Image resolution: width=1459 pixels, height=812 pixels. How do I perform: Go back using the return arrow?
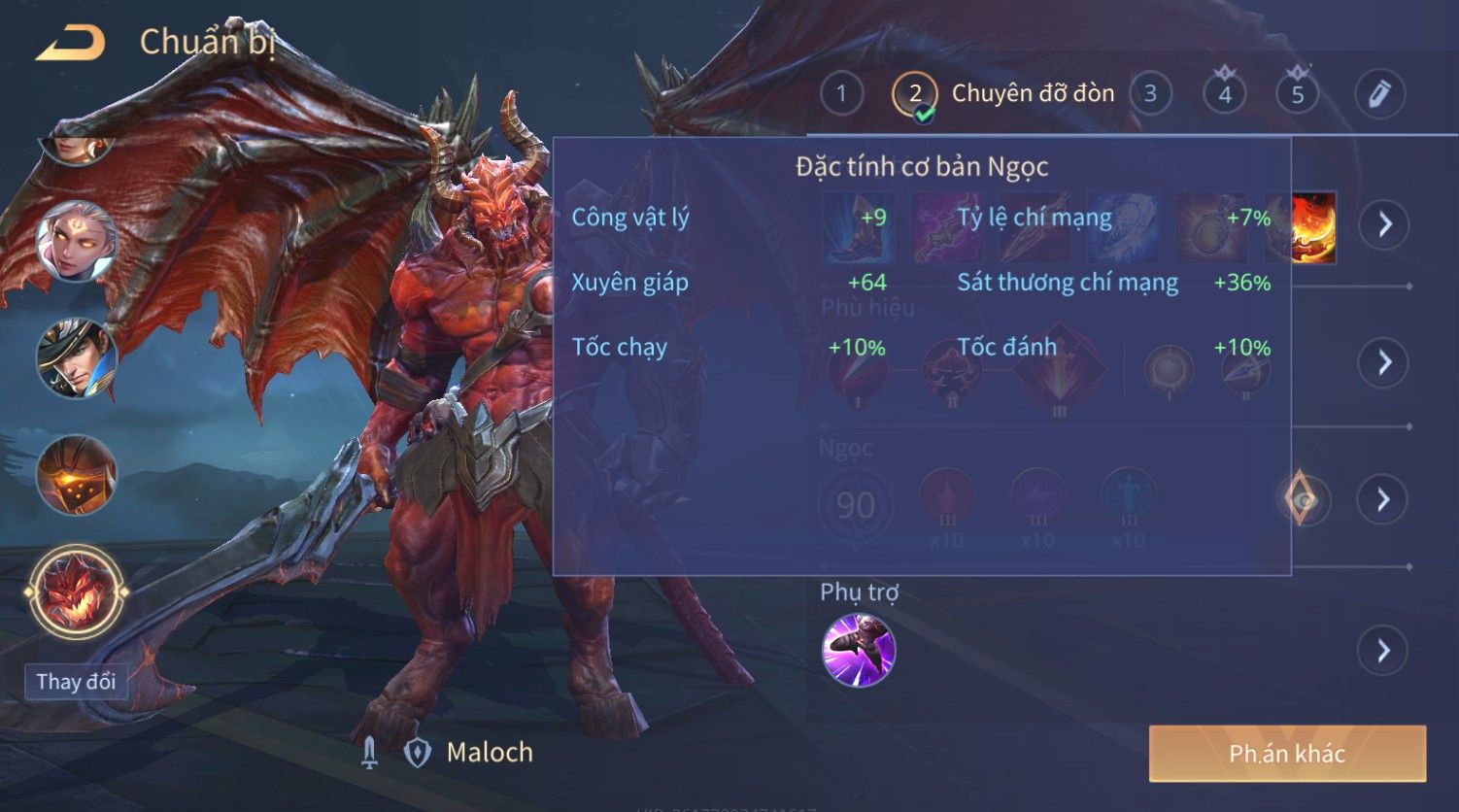pos(70,44)
